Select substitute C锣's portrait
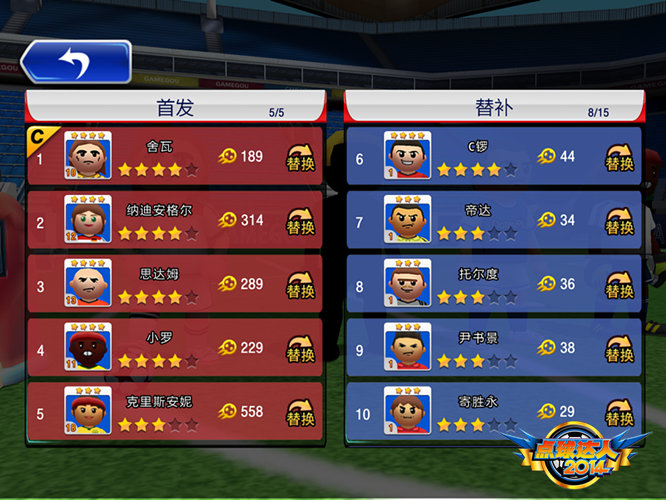Image resolution: width=666 pixels, height=500 pixels. pos(407,156)
